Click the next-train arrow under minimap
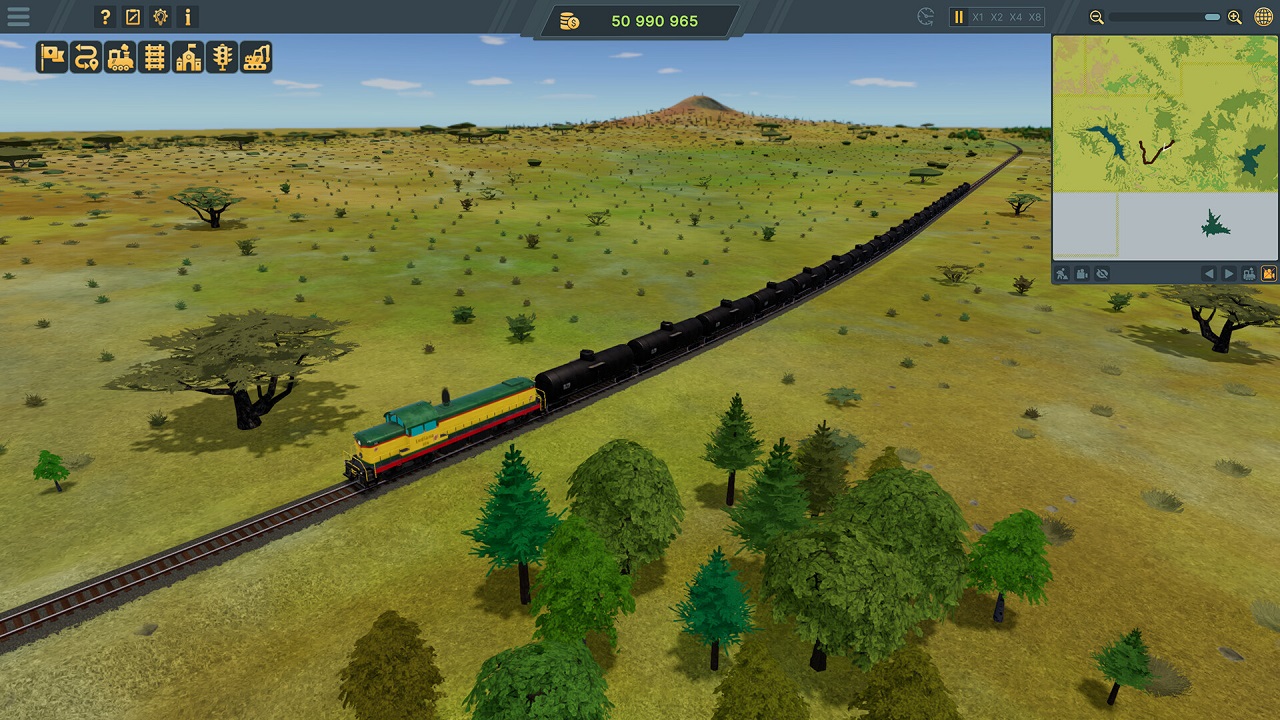This screenshot has width=1280, height=720. tap(1229, 272)
